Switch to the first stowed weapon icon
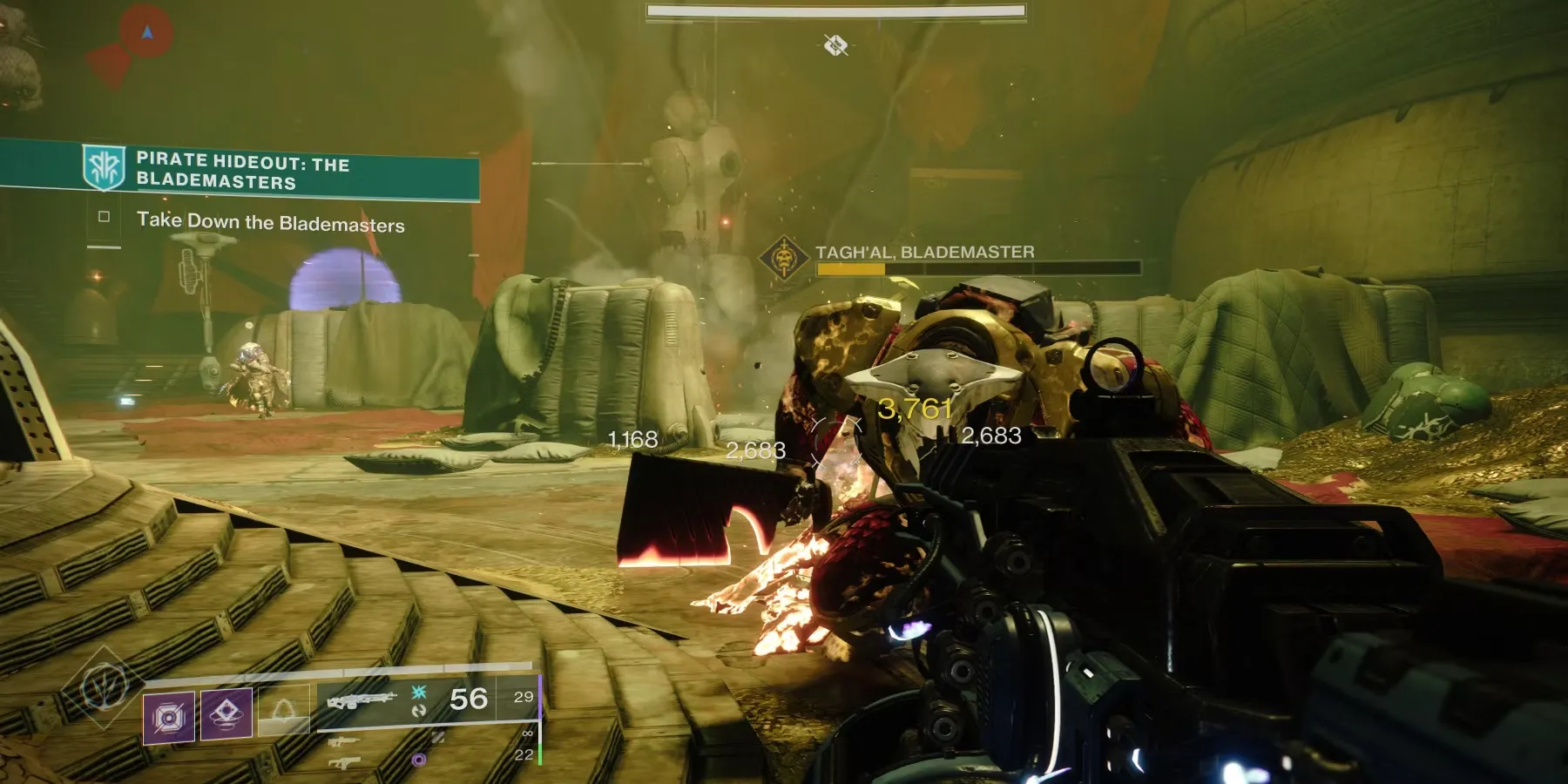Viewport: 1568px width, 784px height. point(344,742)
